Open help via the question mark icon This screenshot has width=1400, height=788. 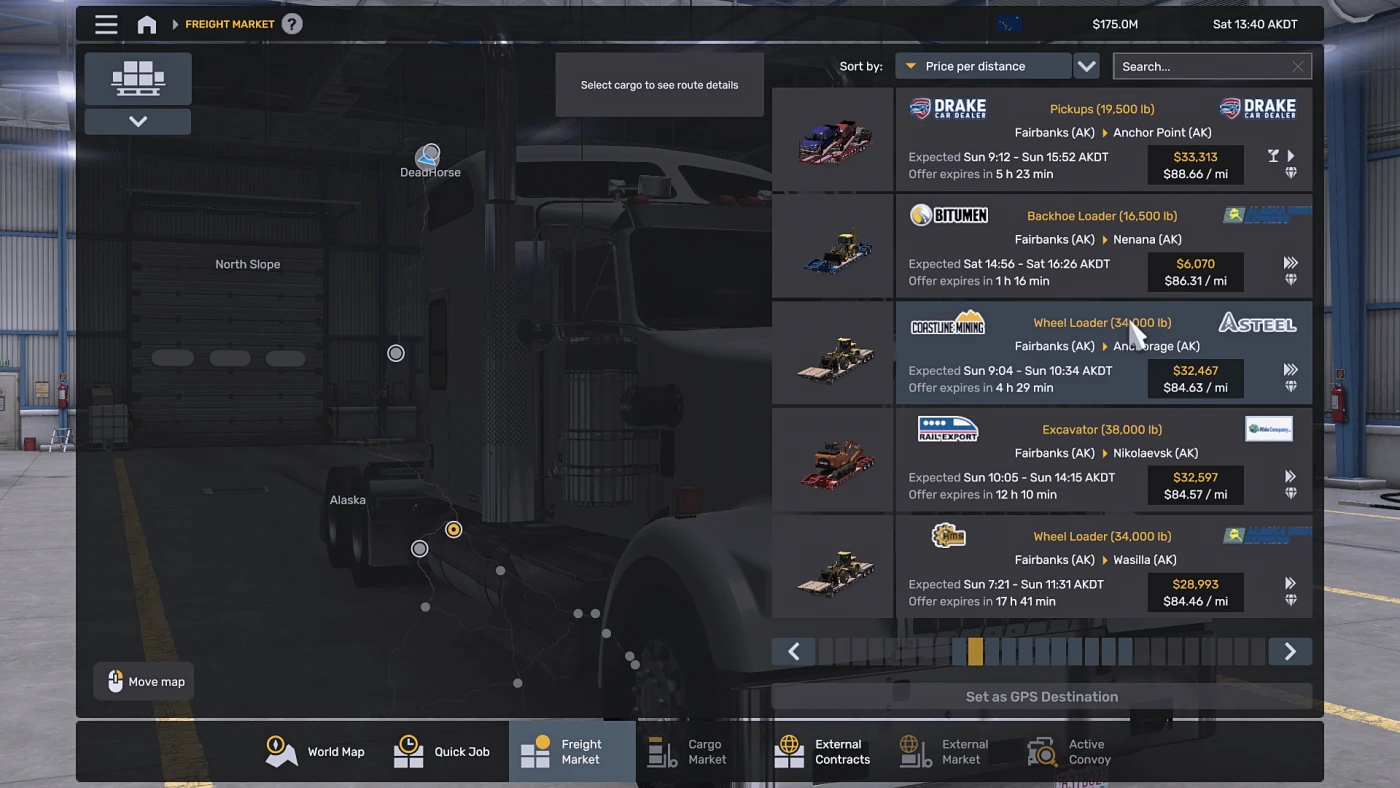click(291, 23)
